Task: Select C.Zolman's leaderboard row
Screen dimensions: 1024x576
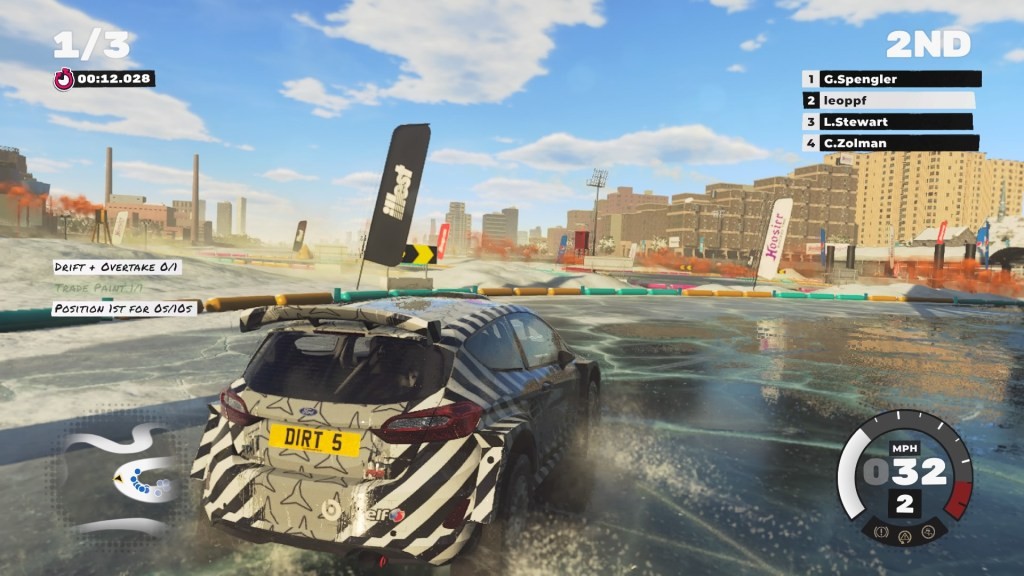Action: (x=889, y=143)
